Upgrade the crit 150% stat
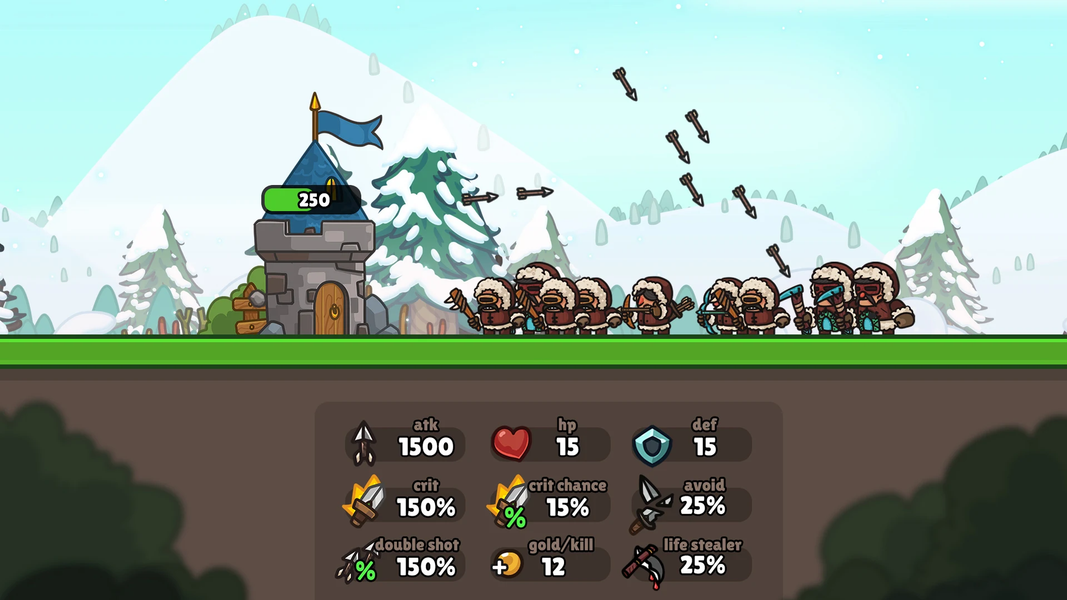The image size is (1067, 600). (405, 504)
